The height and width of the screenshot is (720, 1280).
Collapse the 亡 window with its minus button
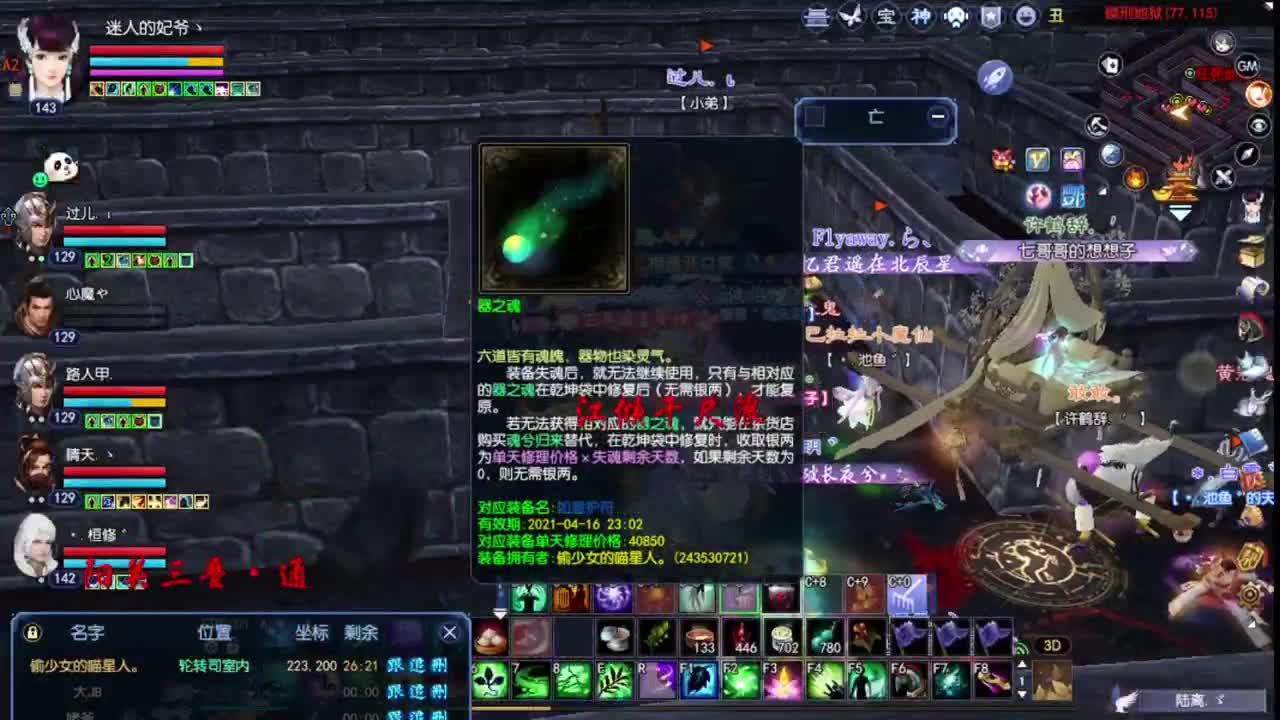(x=938, y=116)
